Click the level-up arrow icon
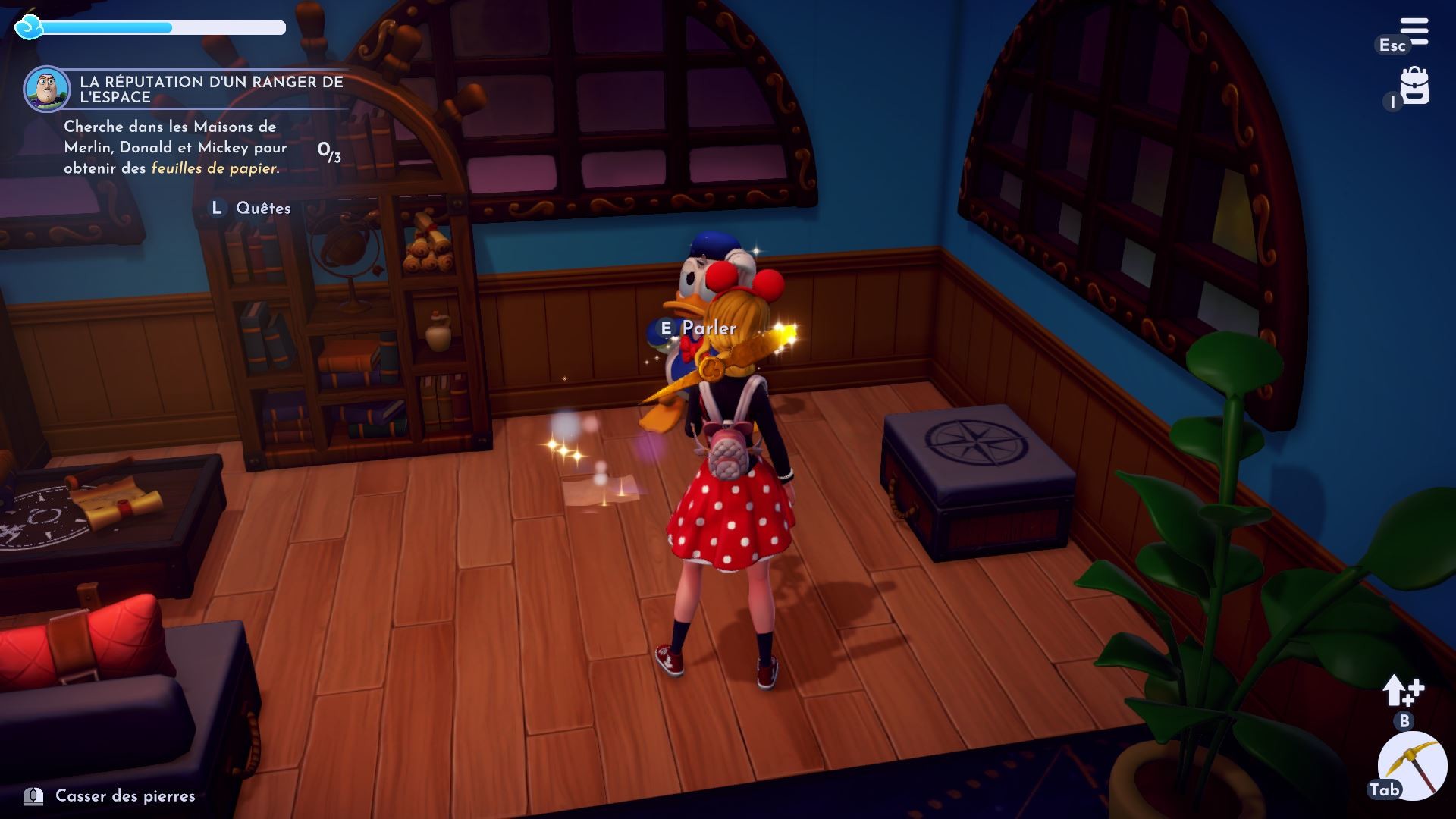 click(x=1402, y=691)
